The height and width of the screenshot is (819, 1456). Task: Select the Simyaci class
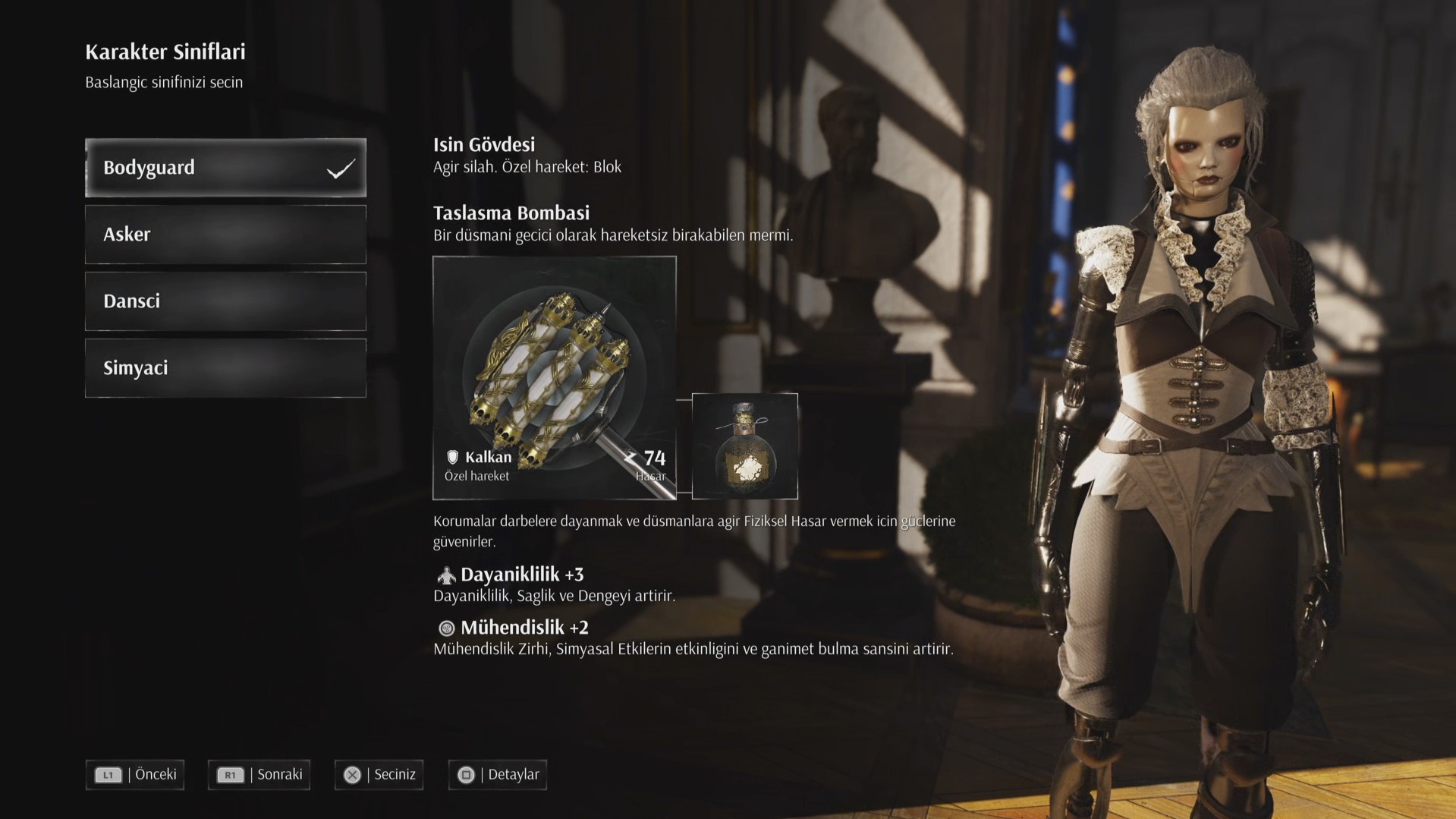pos(225,368)
